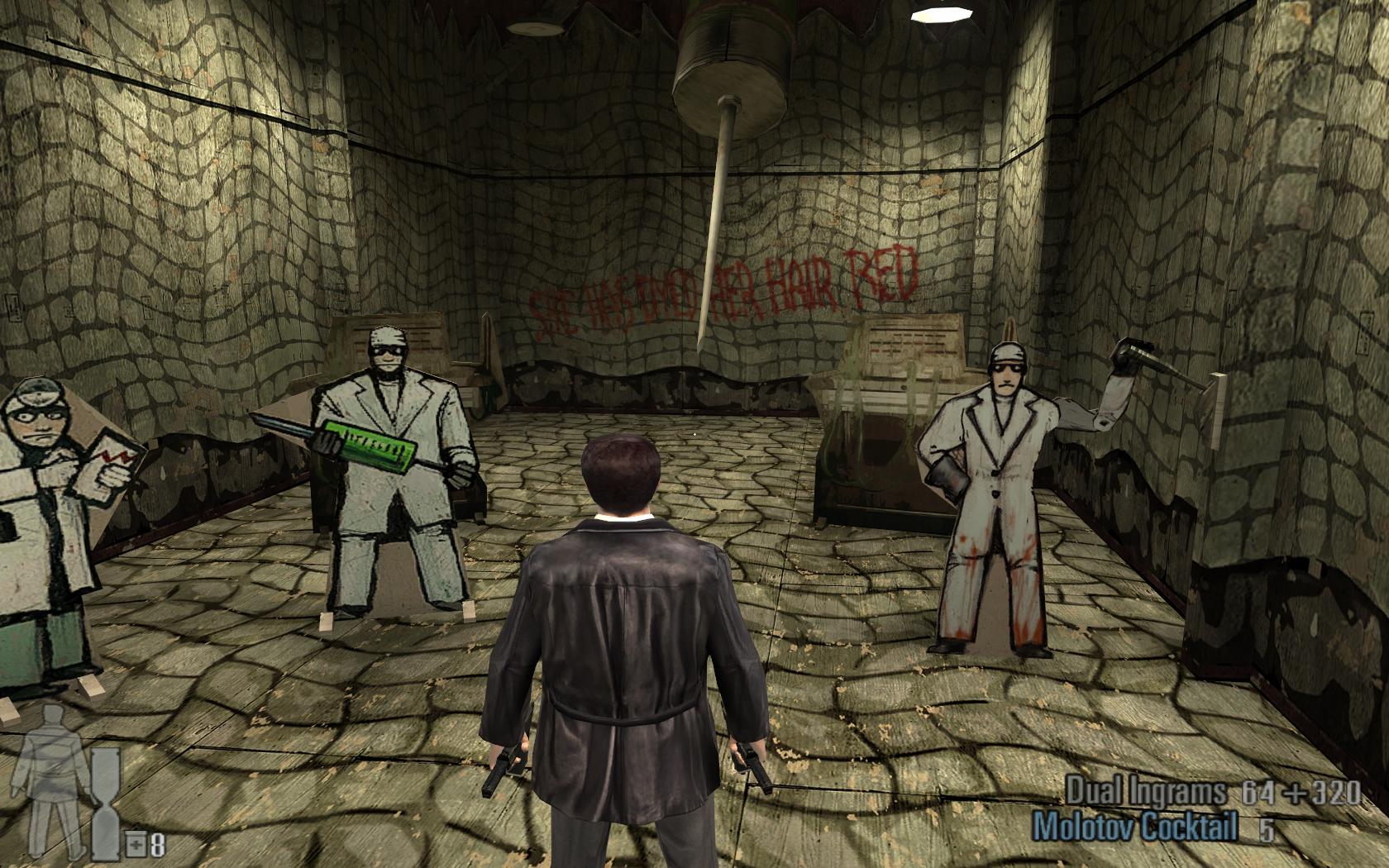This screenshot has height=868, width=1389.
Task: Switch to the Molotov Cocktail entry
Action: (1136, 827)
